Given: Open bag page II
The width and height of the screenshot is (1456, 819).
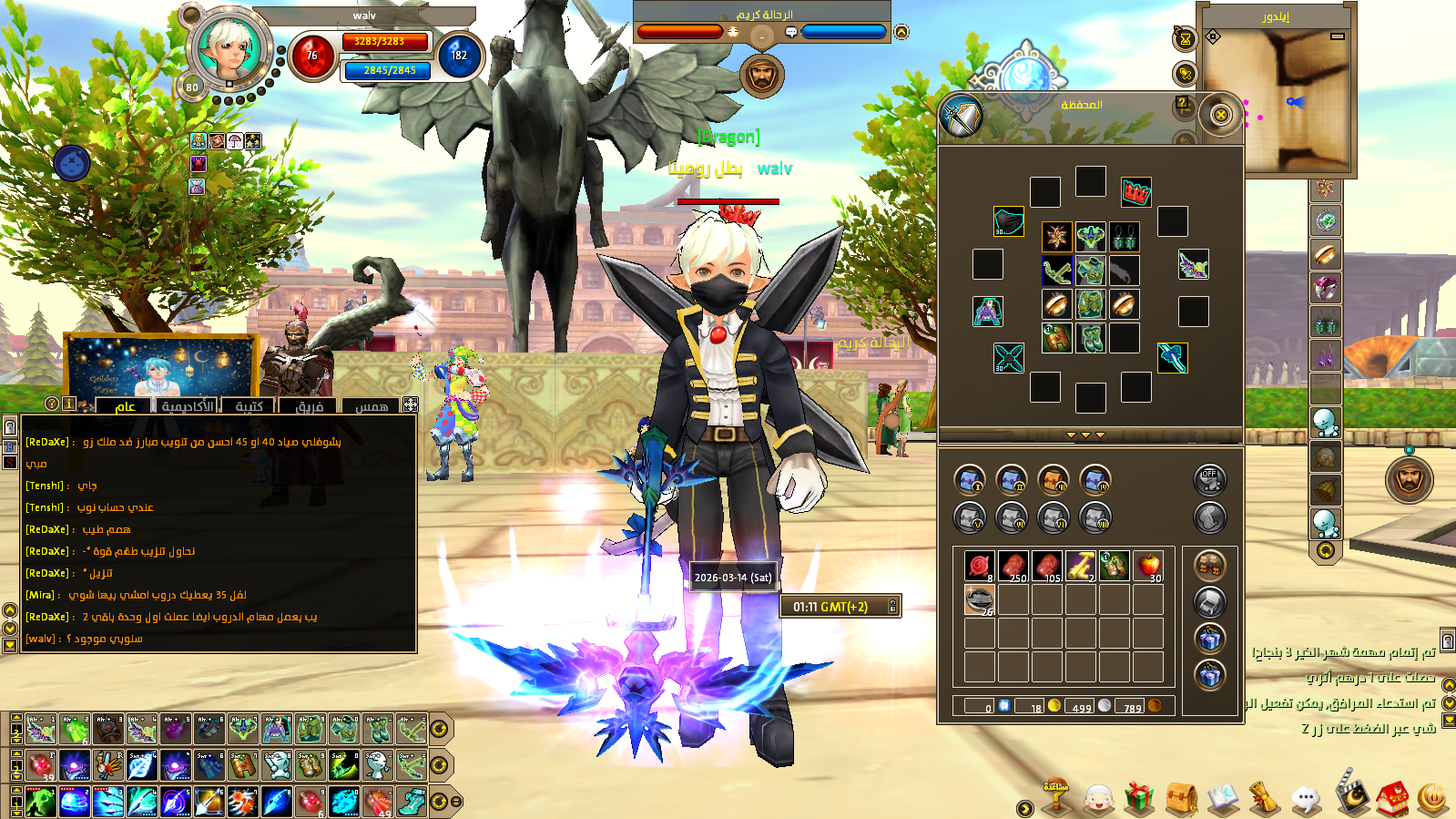Looking at the screenshot, I should click(x=1011, y=479).
